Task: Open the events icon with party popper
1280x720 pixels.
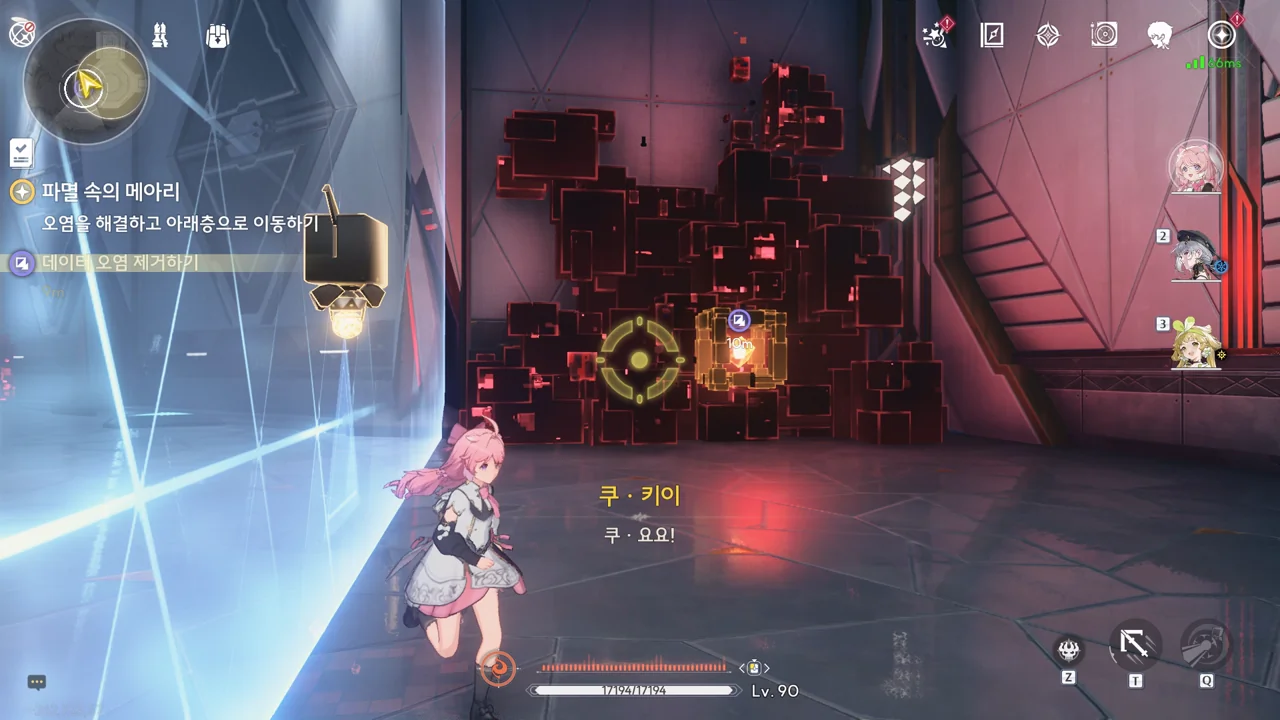Action: pyautogui.click(x=936, y=36)
